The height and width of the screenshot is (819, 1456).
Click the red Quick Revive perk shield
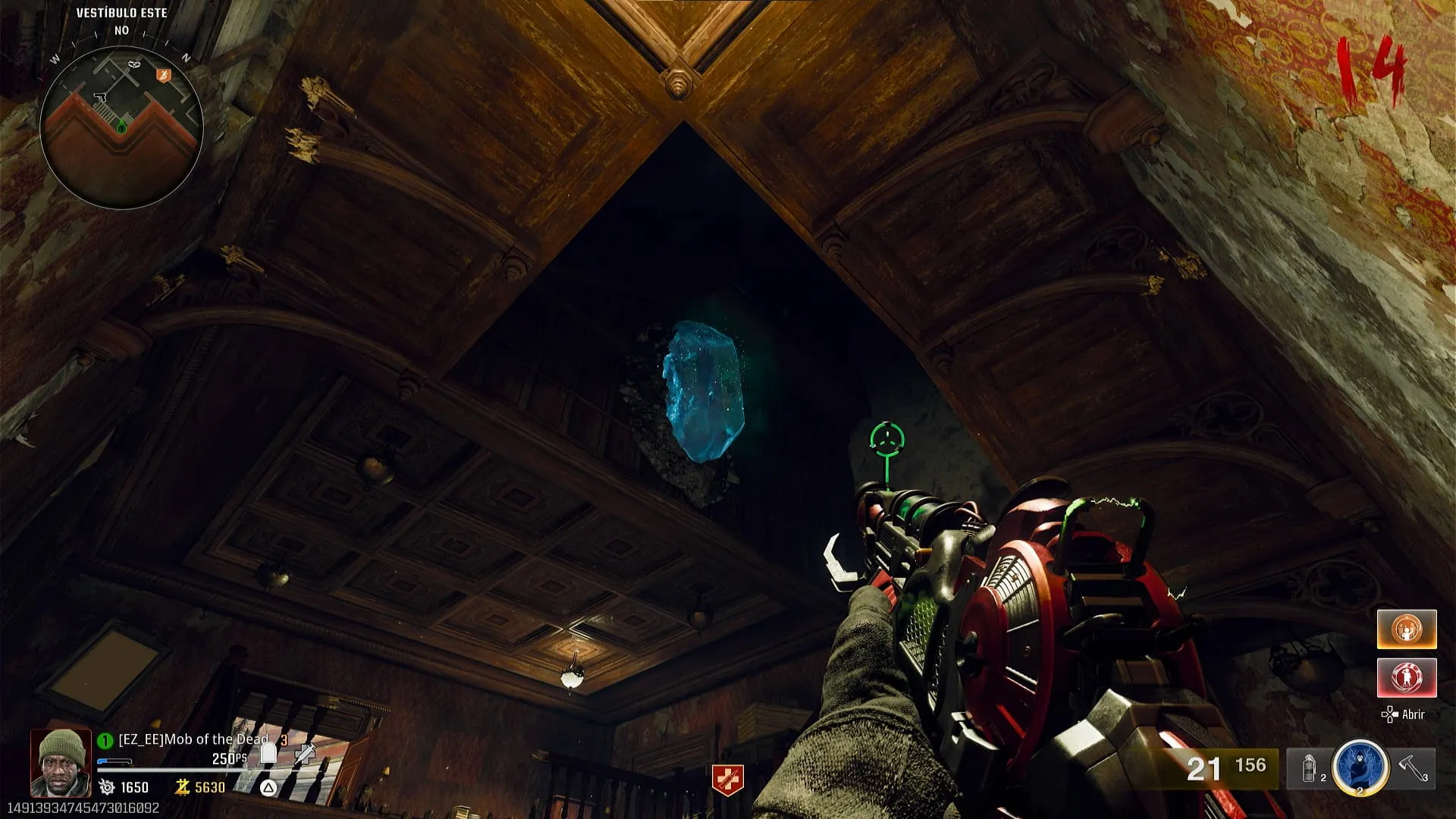coord(727,780)
